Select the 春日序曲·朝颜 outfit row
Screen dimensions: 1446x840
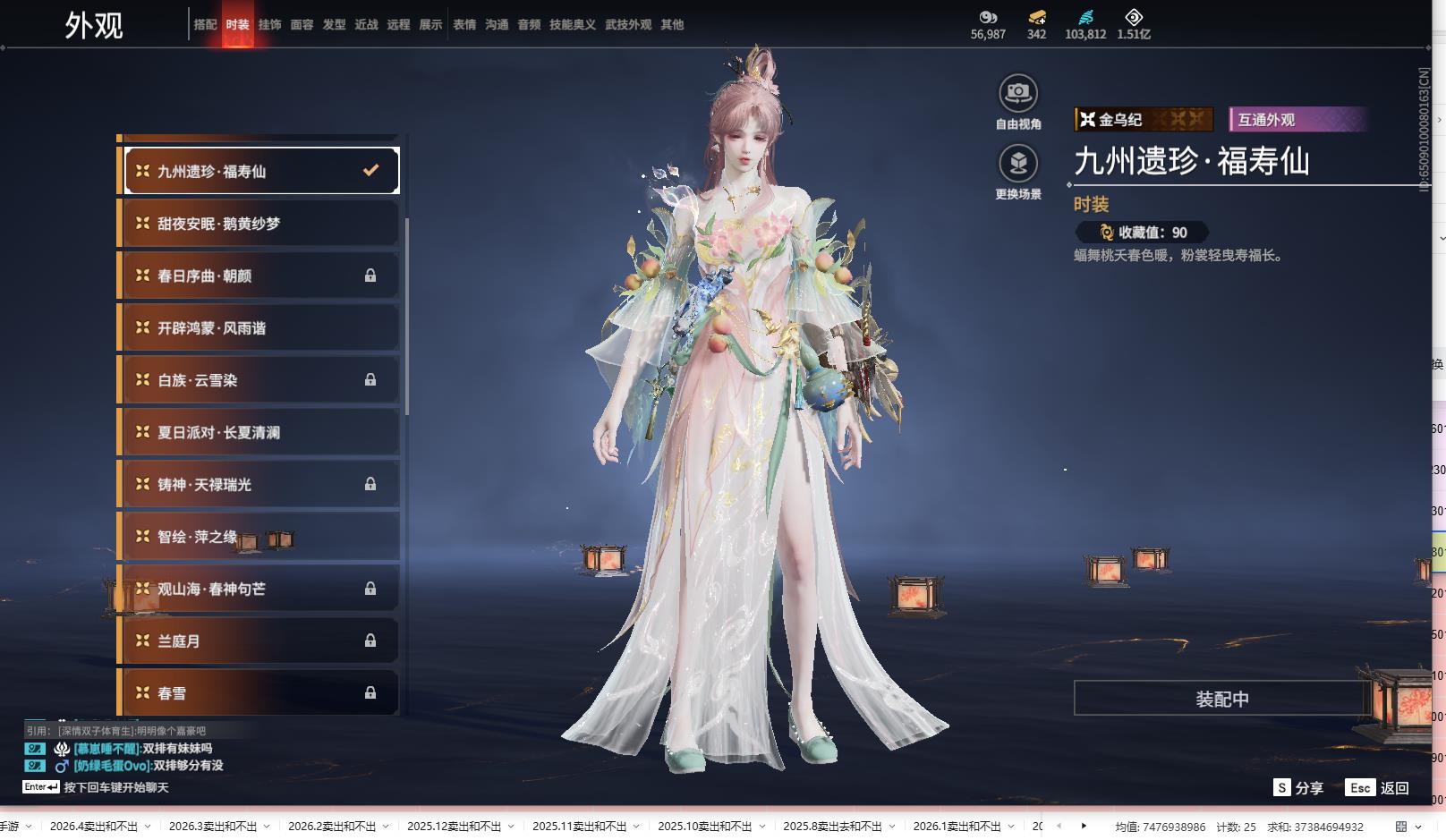(259, 276)
